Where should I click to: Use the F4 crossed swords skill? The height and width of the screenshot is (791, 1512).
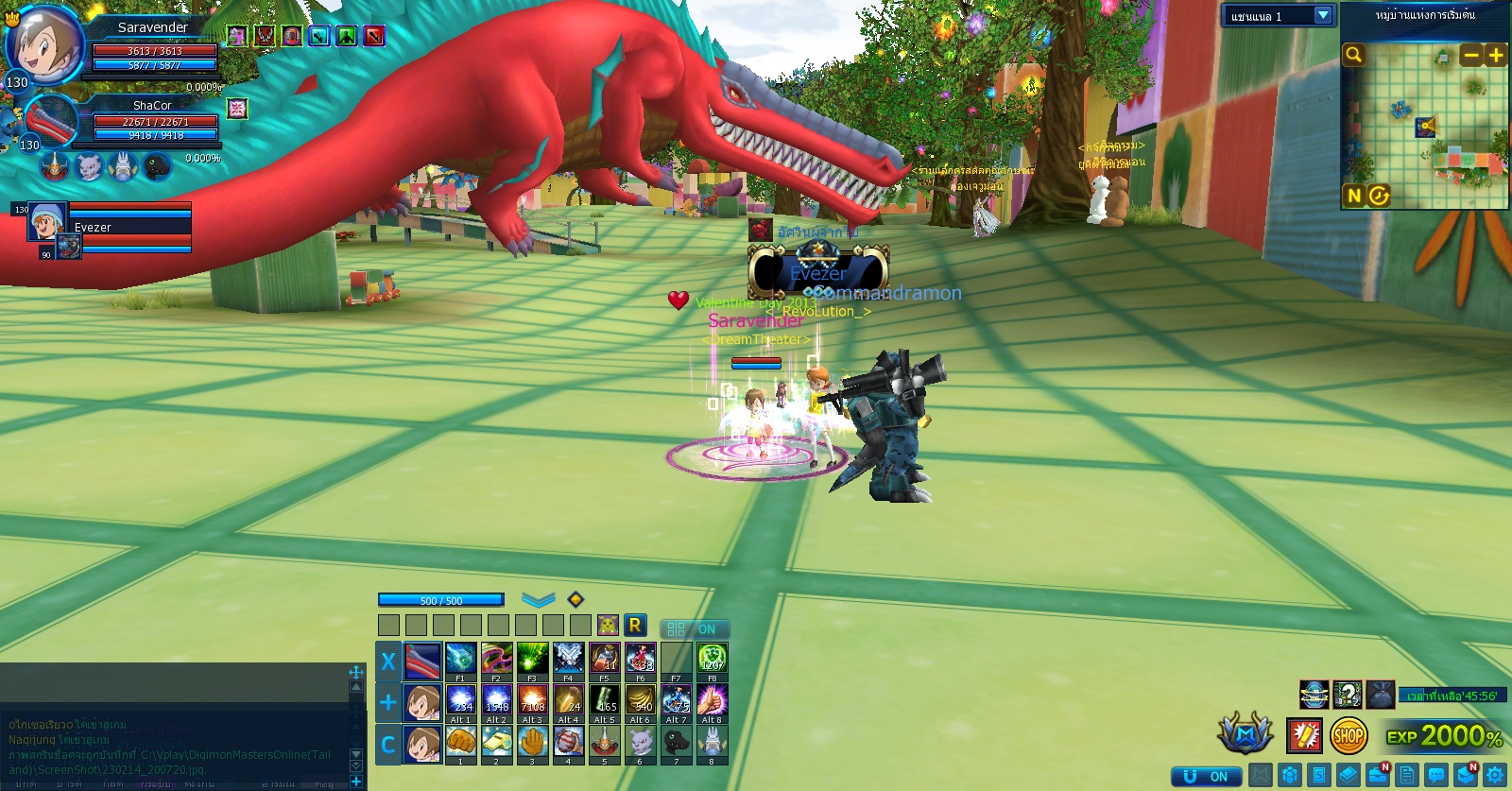568,658
